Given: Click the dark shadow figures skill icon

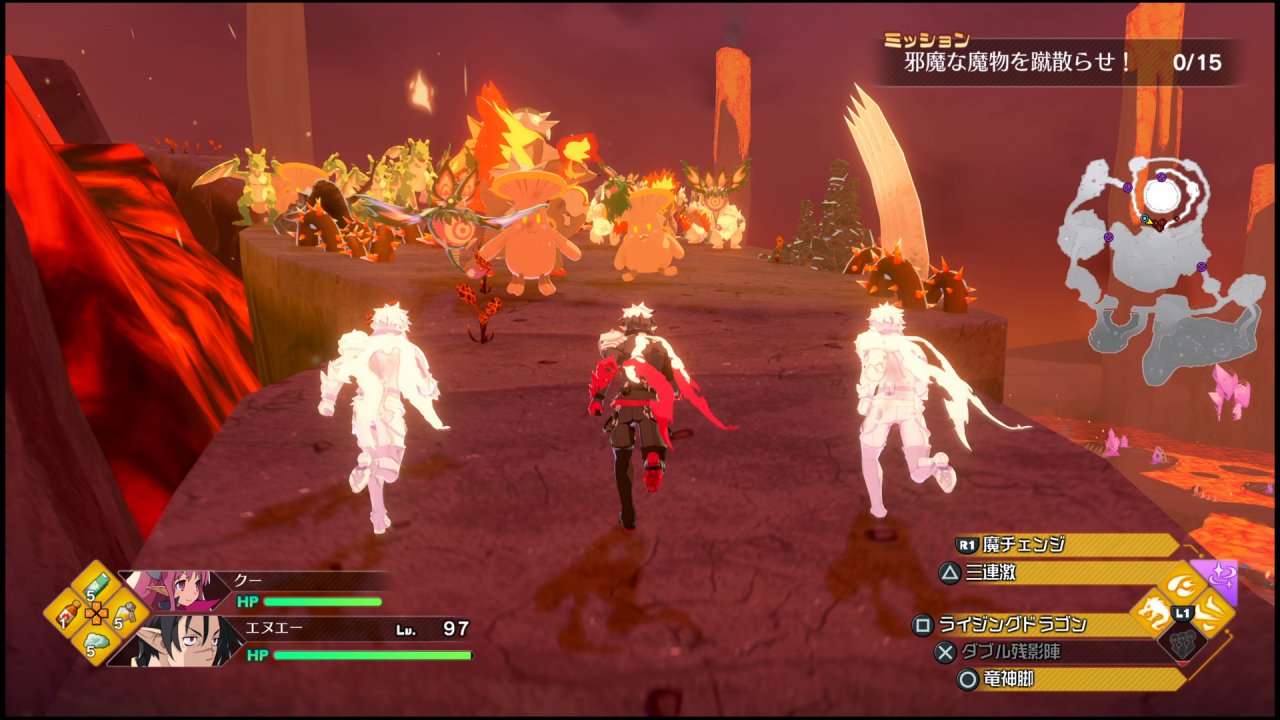Looking at the screenshot, I should pyautogui.click(x=1184, y=642).
